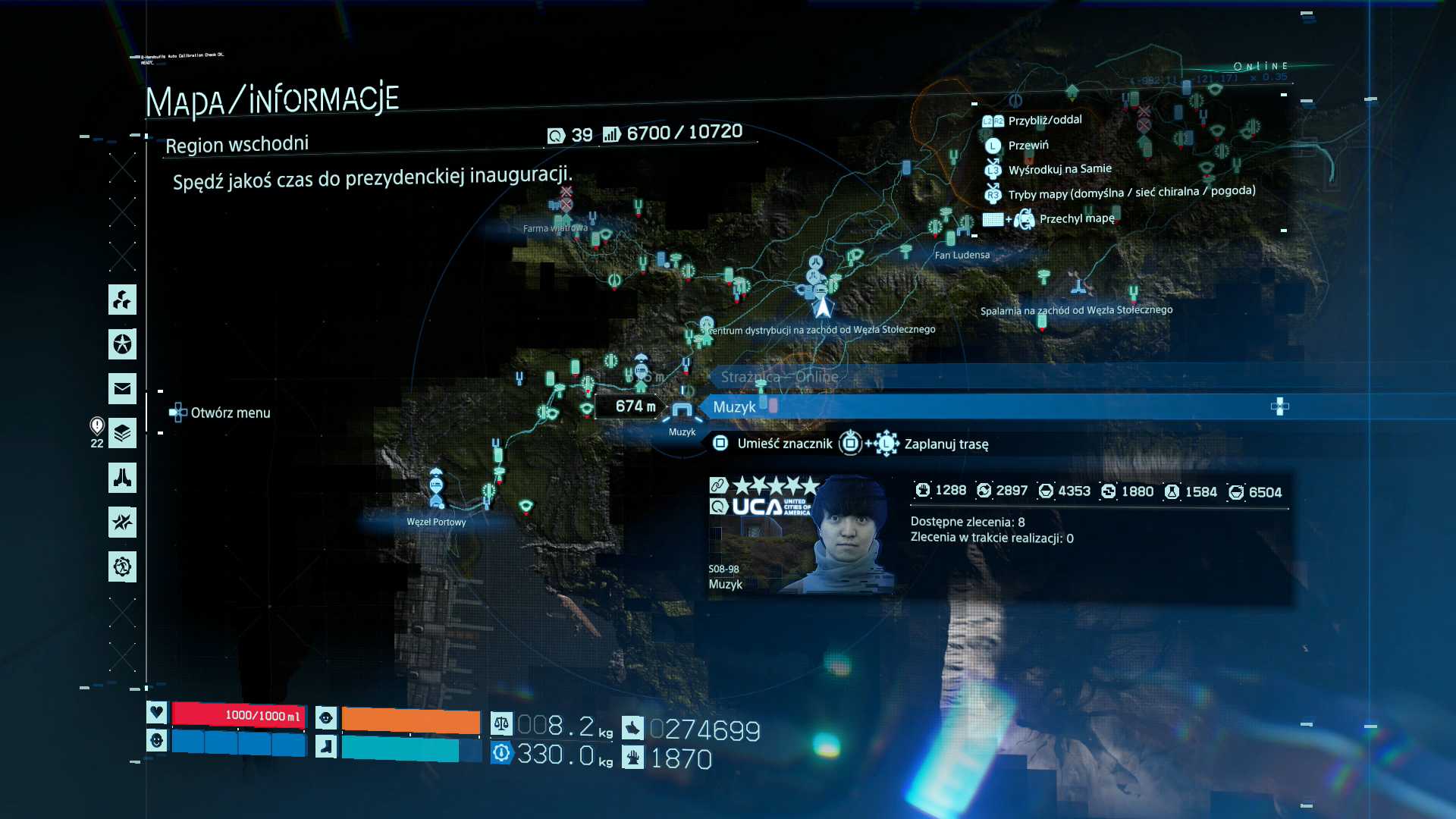Screen dimensions: 1456x819
Task: Select the Fan Ludensa map marker
Action: tap(951, 235)
